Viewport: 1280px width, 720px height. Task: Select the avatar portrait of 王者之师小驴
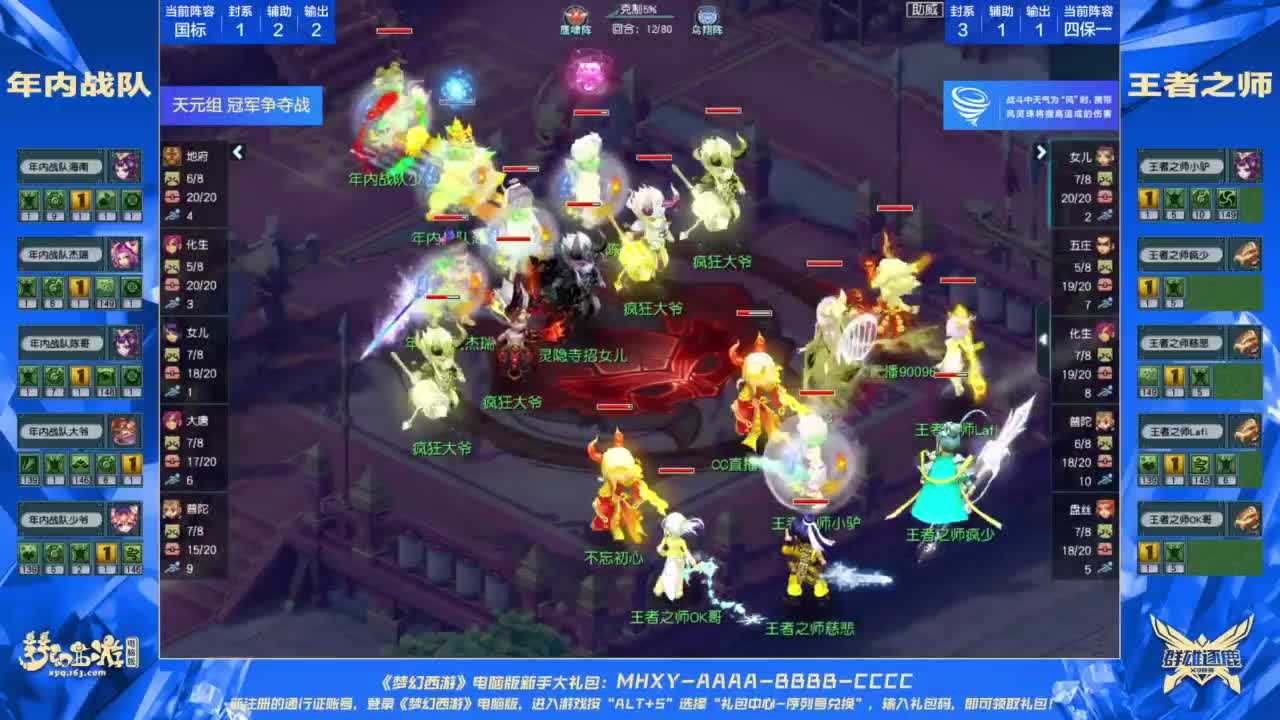(1246, 164)
